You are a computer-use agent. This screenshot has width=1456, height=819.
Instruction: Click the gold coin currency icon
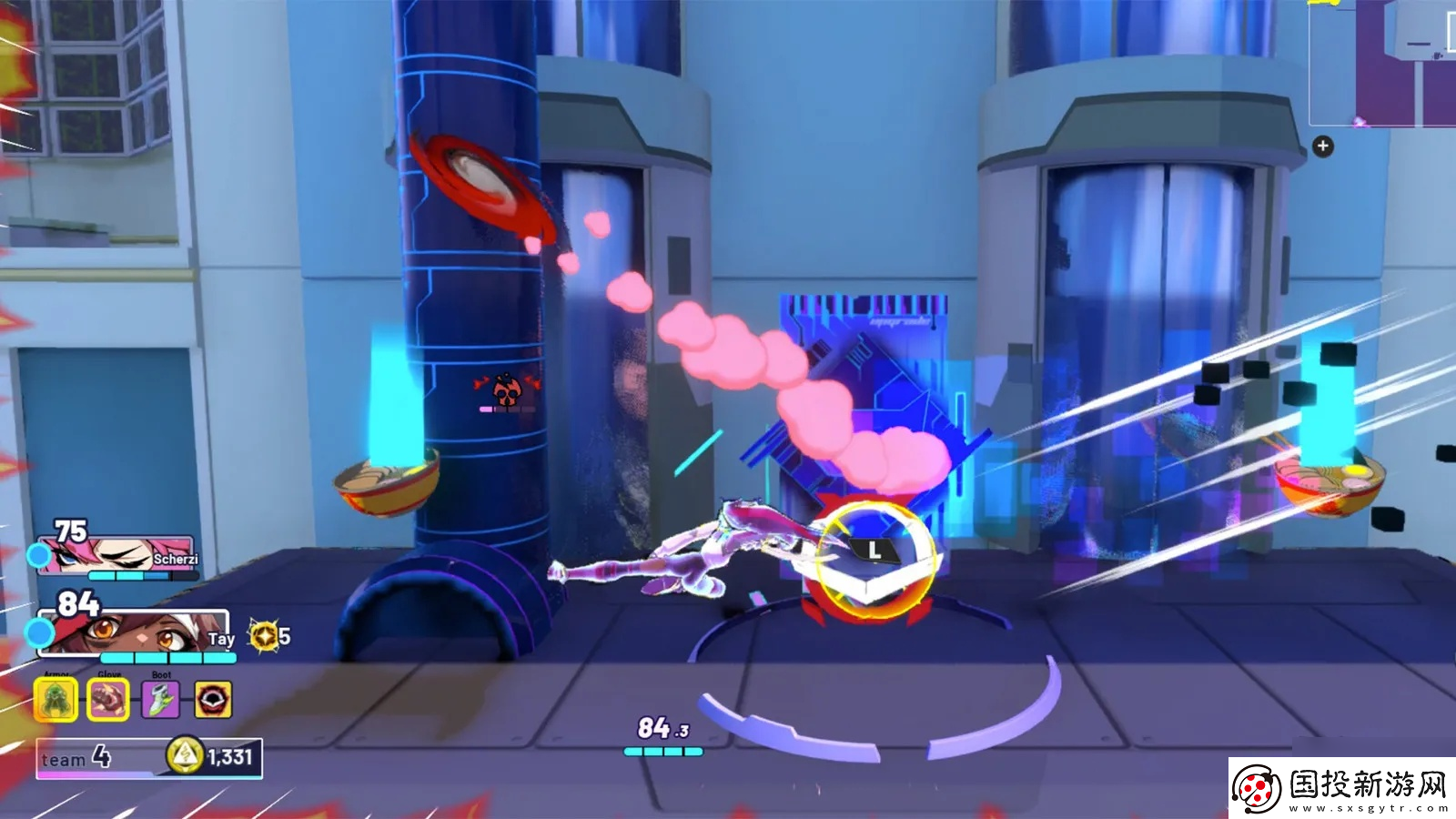tap(185, 755)
